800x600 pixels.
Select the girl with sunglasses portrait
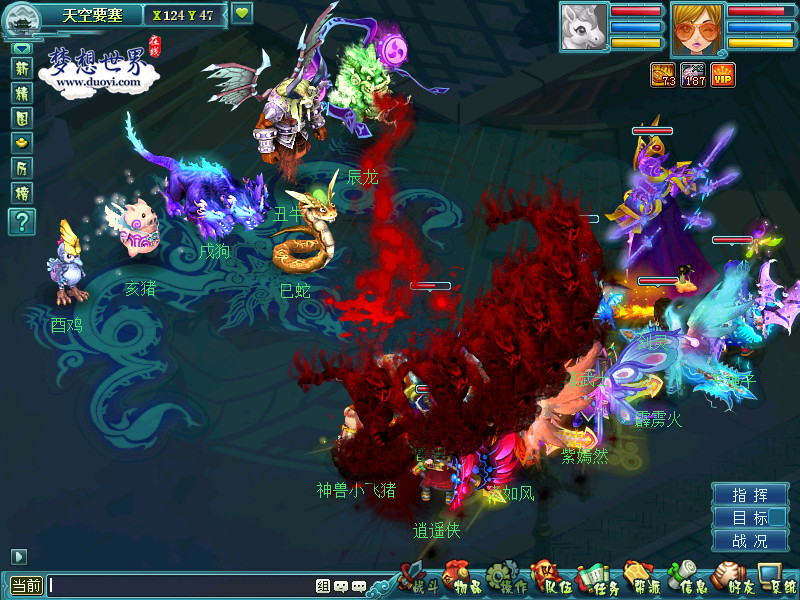point(697,29)
